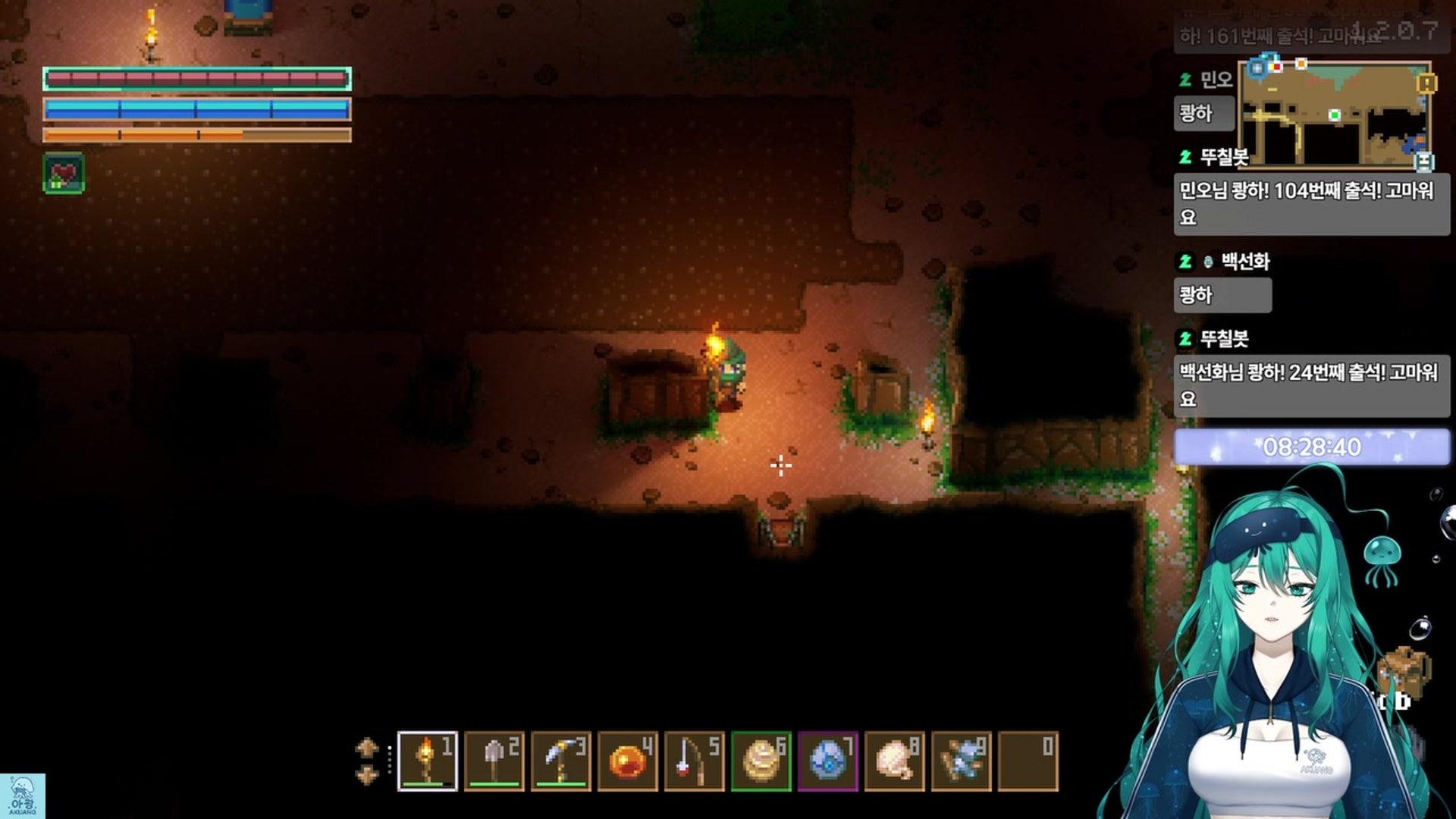This screenshot has height=819, width=1456.
Task: Select the blue fish item in slot 9
Action: 961,761
